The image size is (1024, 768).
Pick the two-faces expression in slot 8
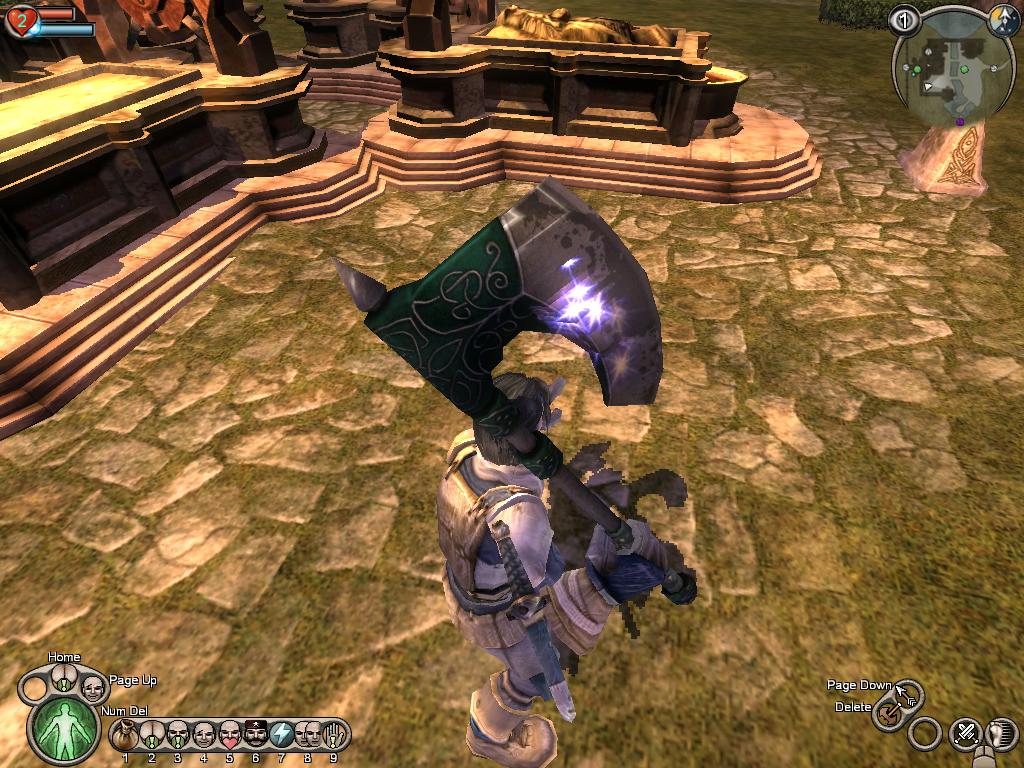308,735
